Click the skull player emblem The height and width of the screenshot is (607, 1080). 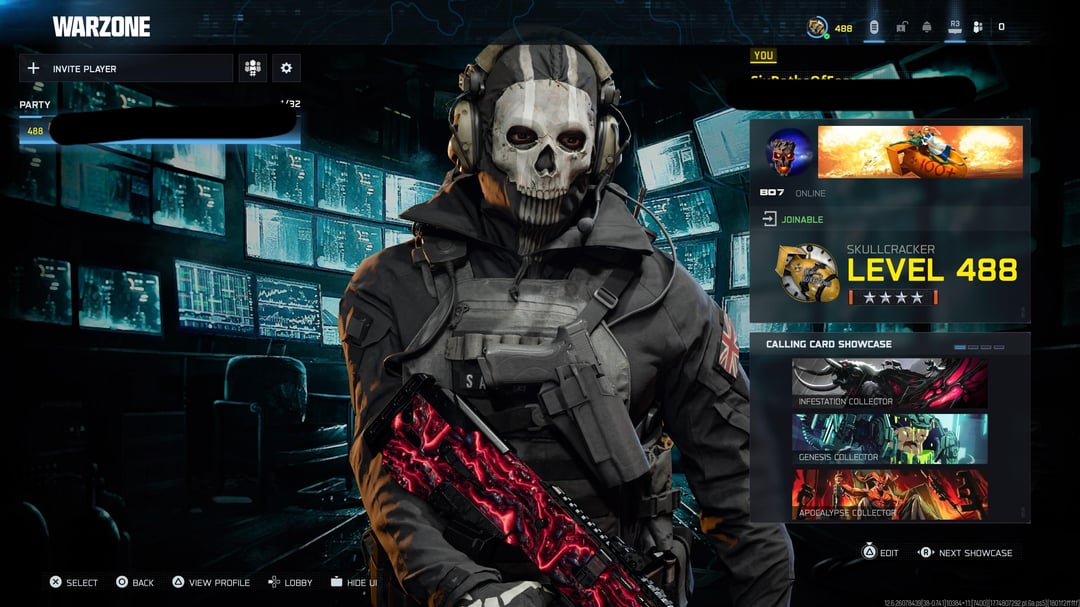tap(788, 152)
